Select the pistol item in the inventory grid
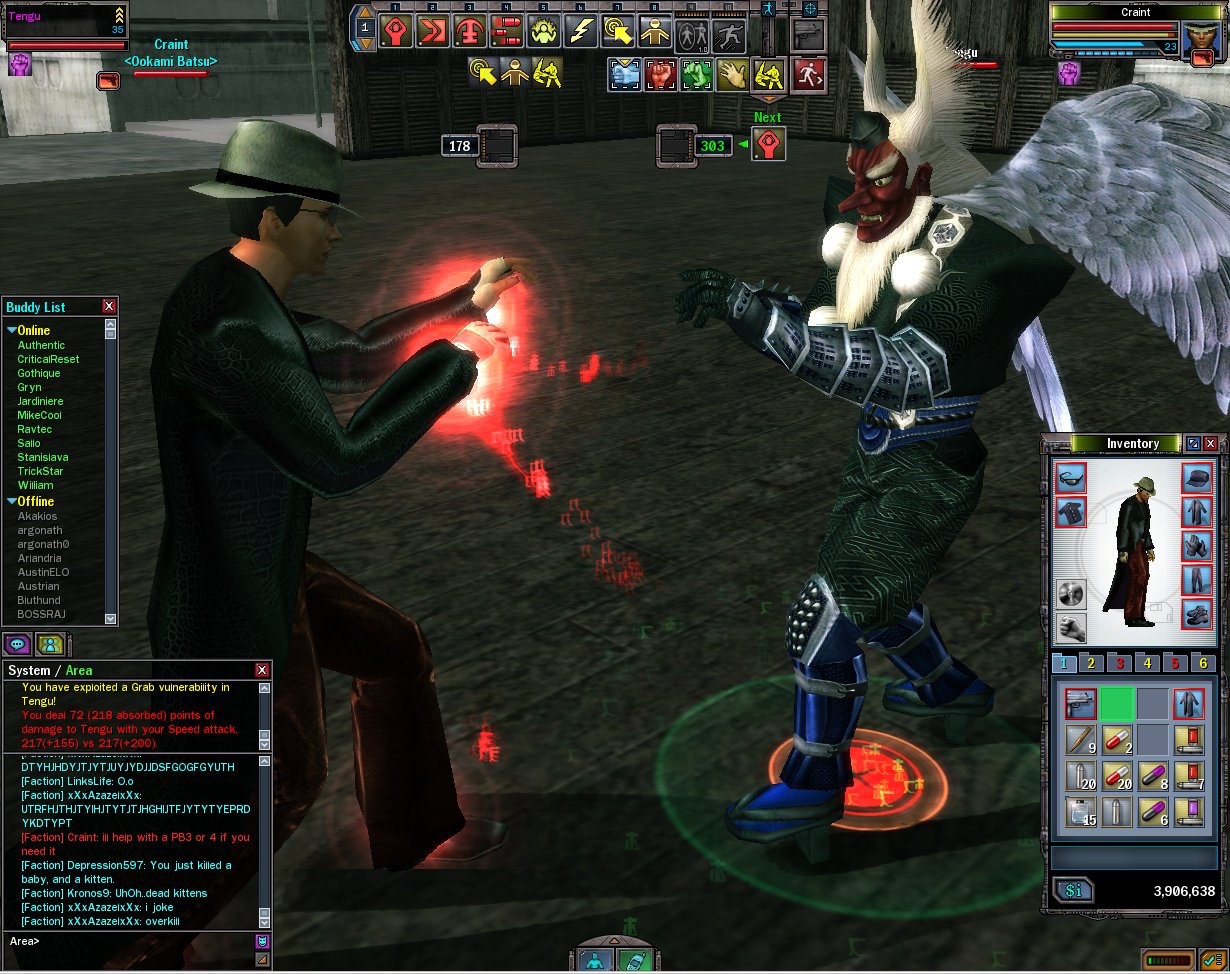 coord(1078,703)
